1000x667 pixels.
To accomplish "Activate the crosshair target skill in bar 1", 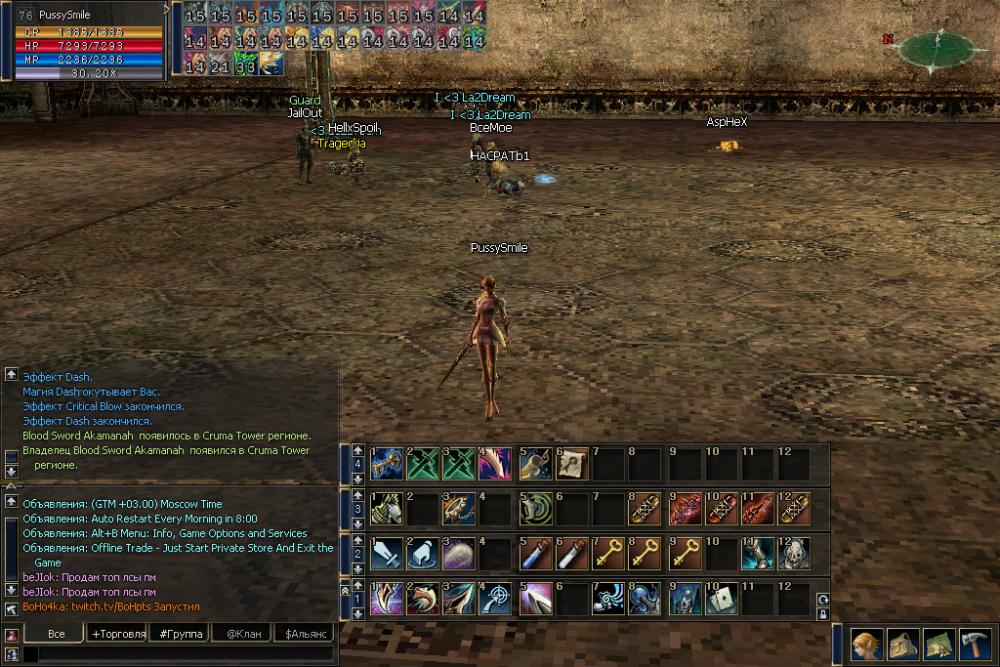I will tap(494, 598).
